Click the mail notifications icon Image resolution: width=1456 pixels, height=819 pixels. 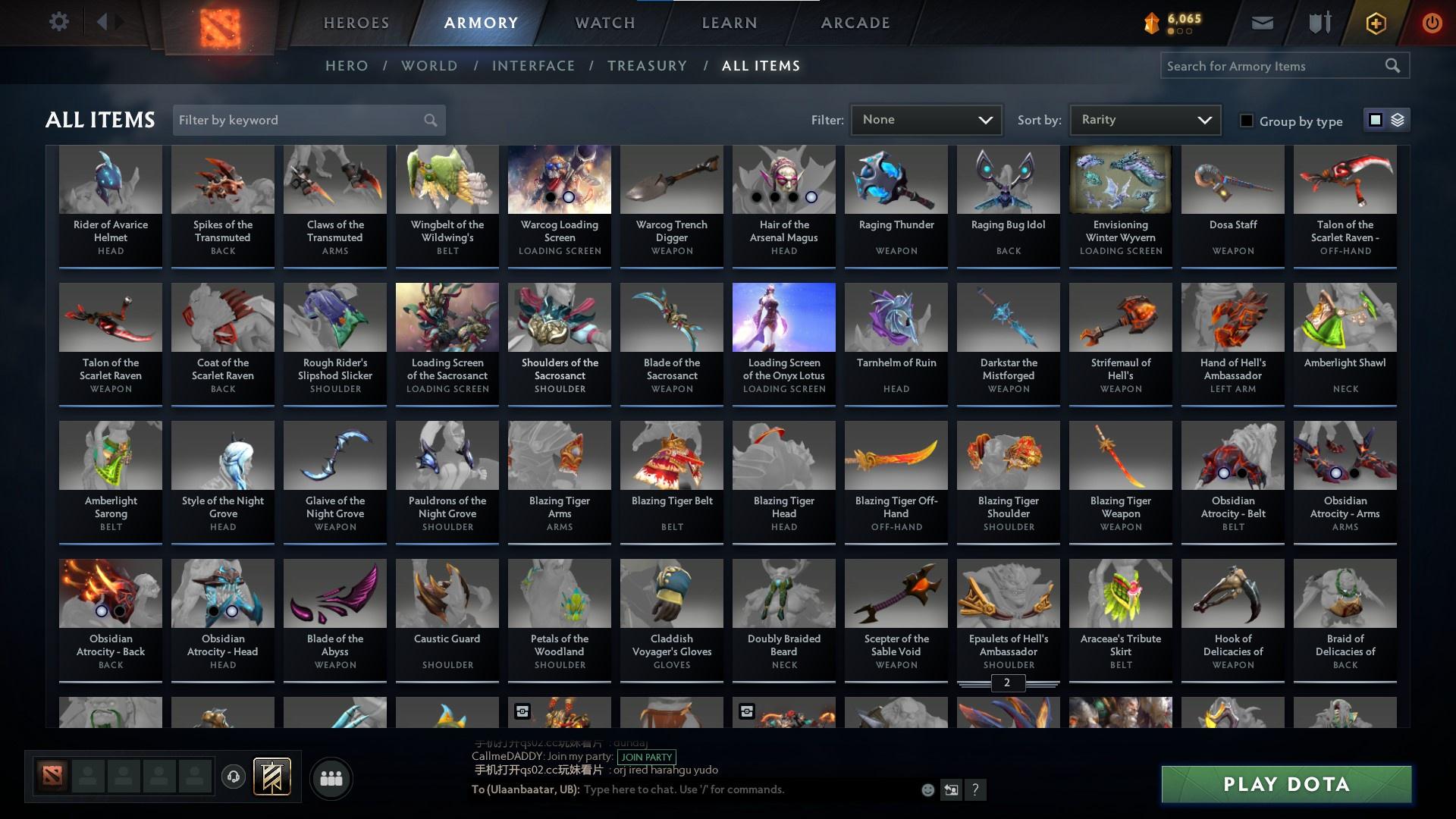point(1262,22)
